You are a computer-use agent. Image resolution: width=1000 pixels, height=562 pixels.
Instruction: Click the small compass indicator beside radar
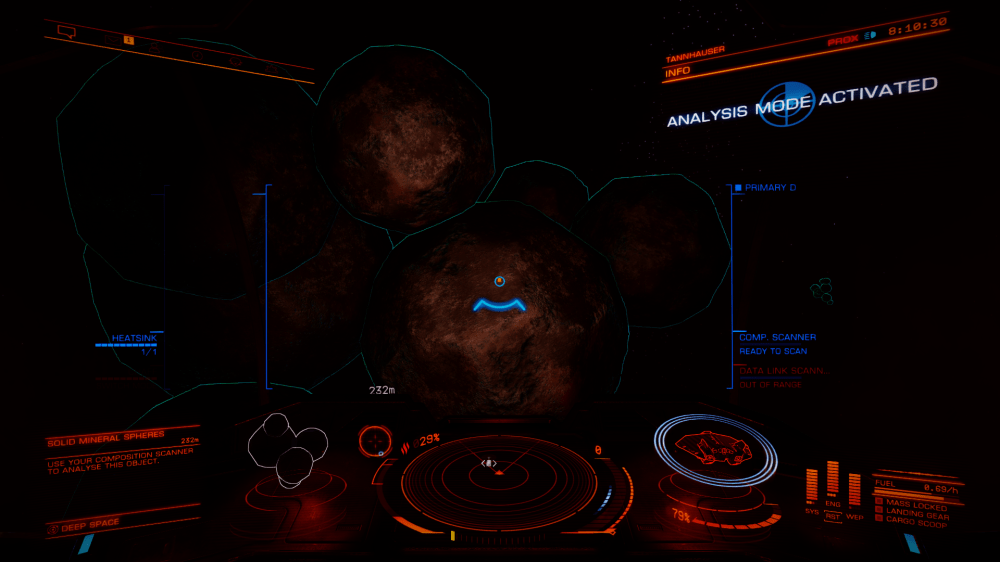tap(374, 439)
